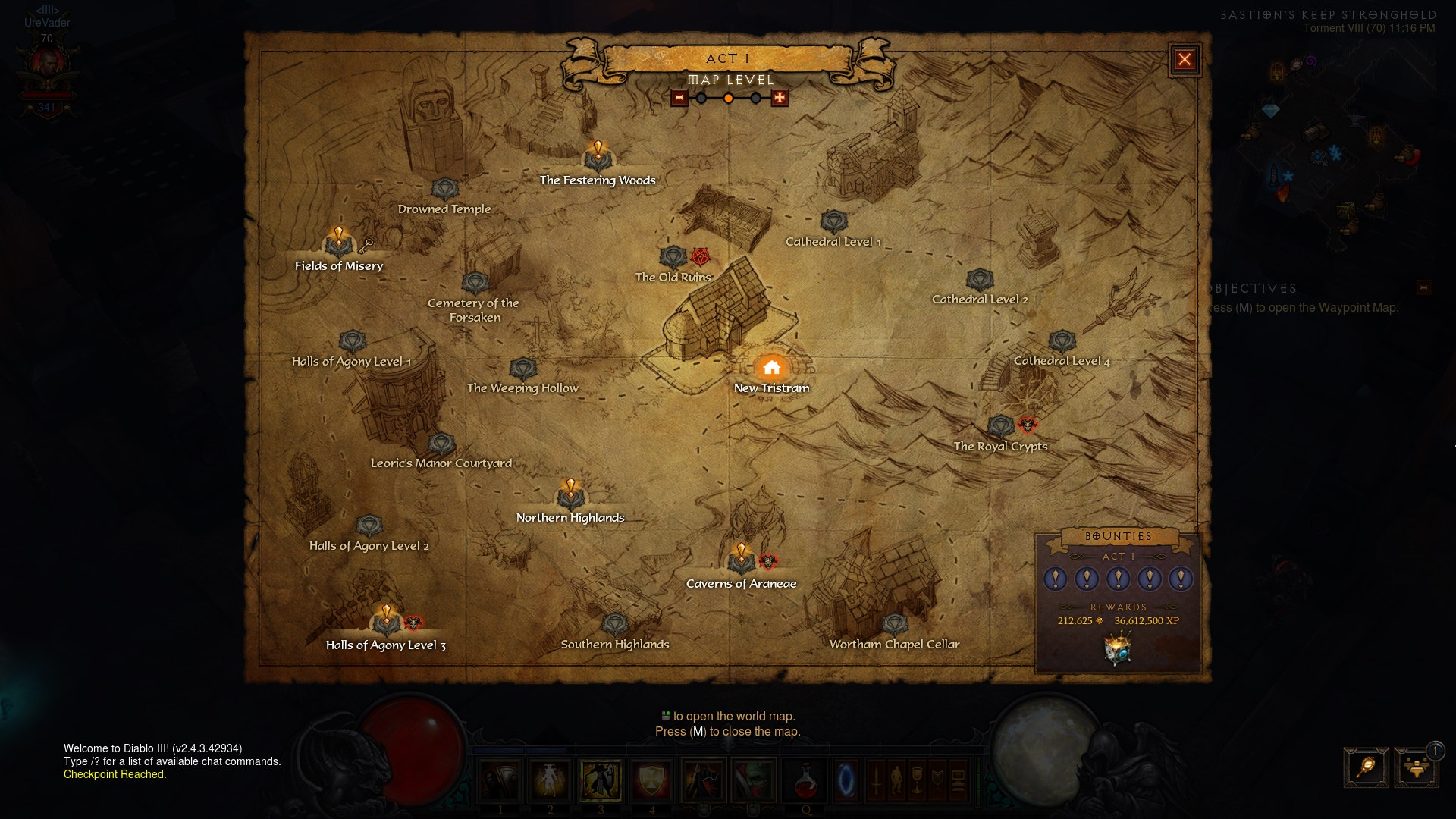Select The Festering Woods waypoint
This screenshot has width=1456, height=819.
click(x=598, y=158)
